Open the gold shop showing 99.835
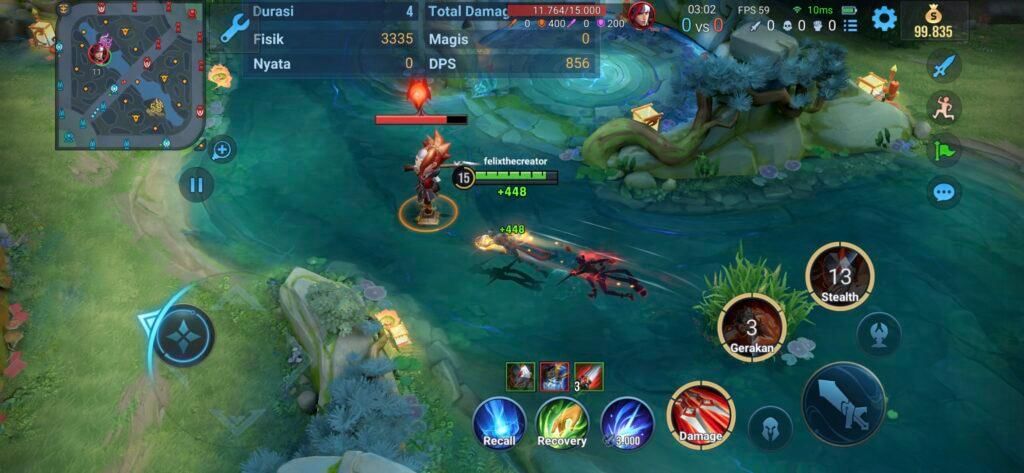 coord(933,21)
